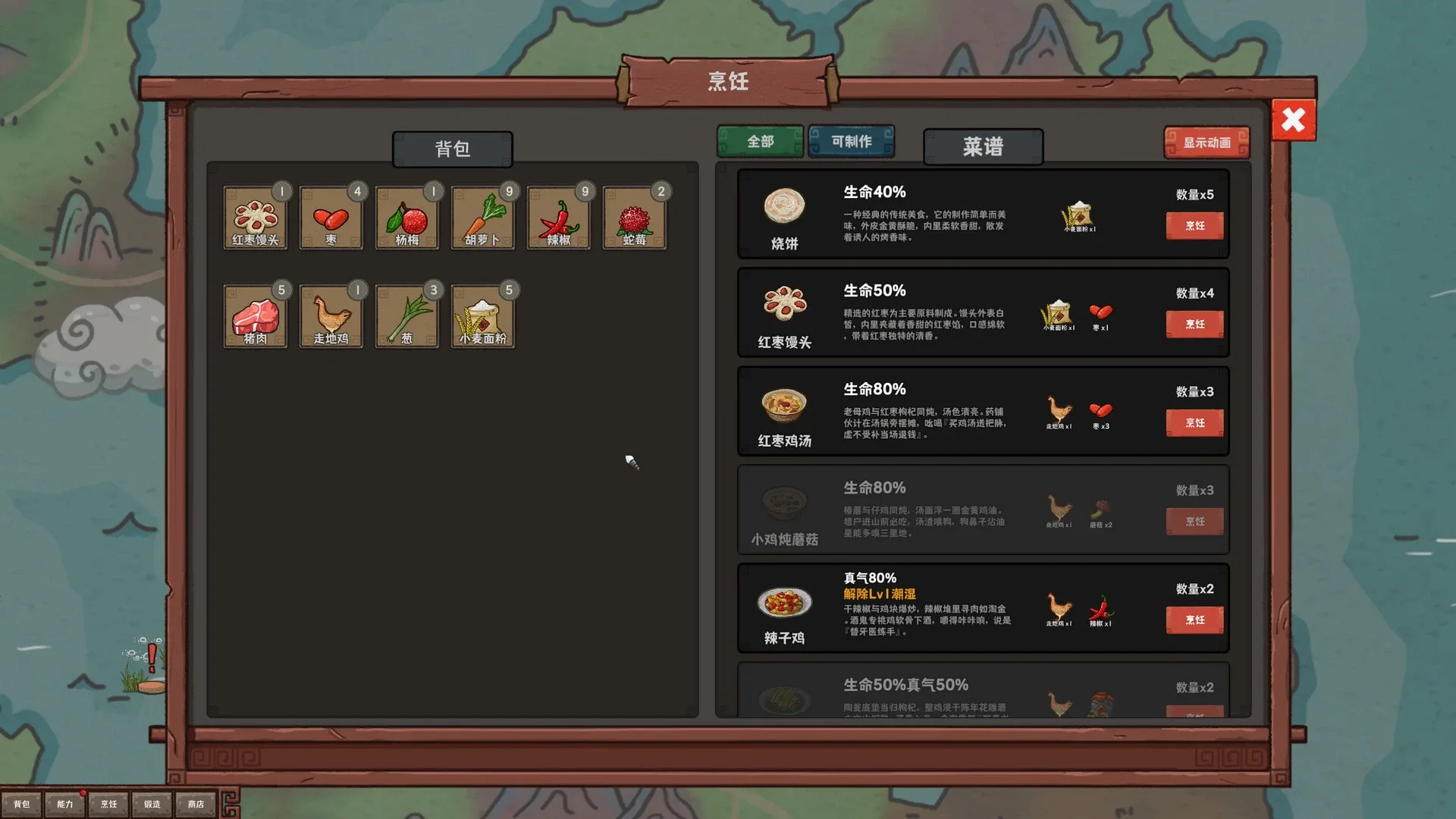Enable the 全部 recipe filter
Screen dimensions: 1456x819
[759, 140]
